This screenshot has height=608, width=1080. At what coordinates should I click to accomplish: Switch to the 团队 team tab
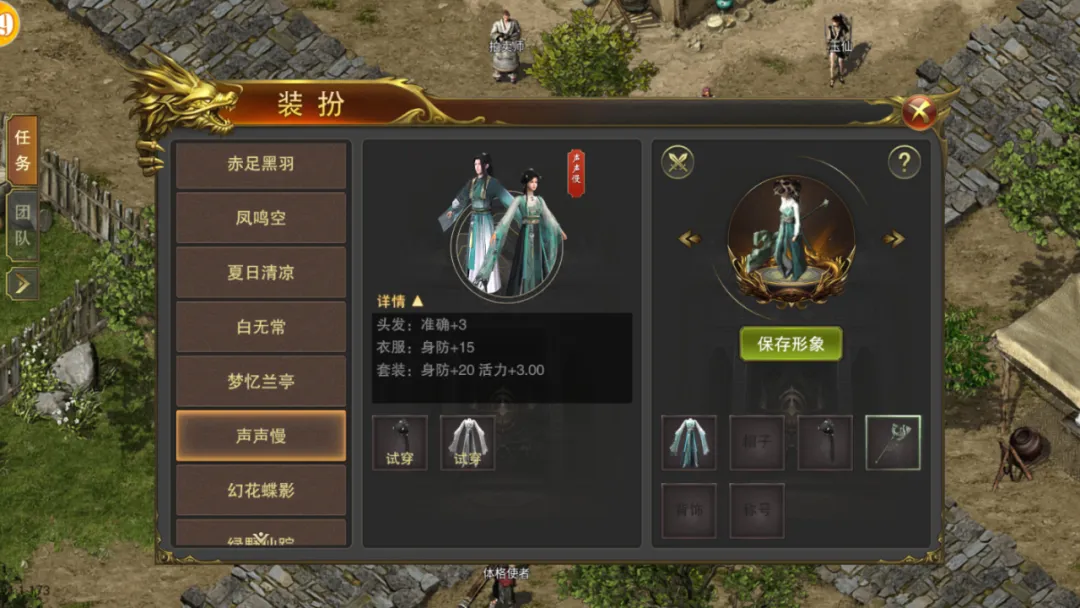click(x=22, y=226)
